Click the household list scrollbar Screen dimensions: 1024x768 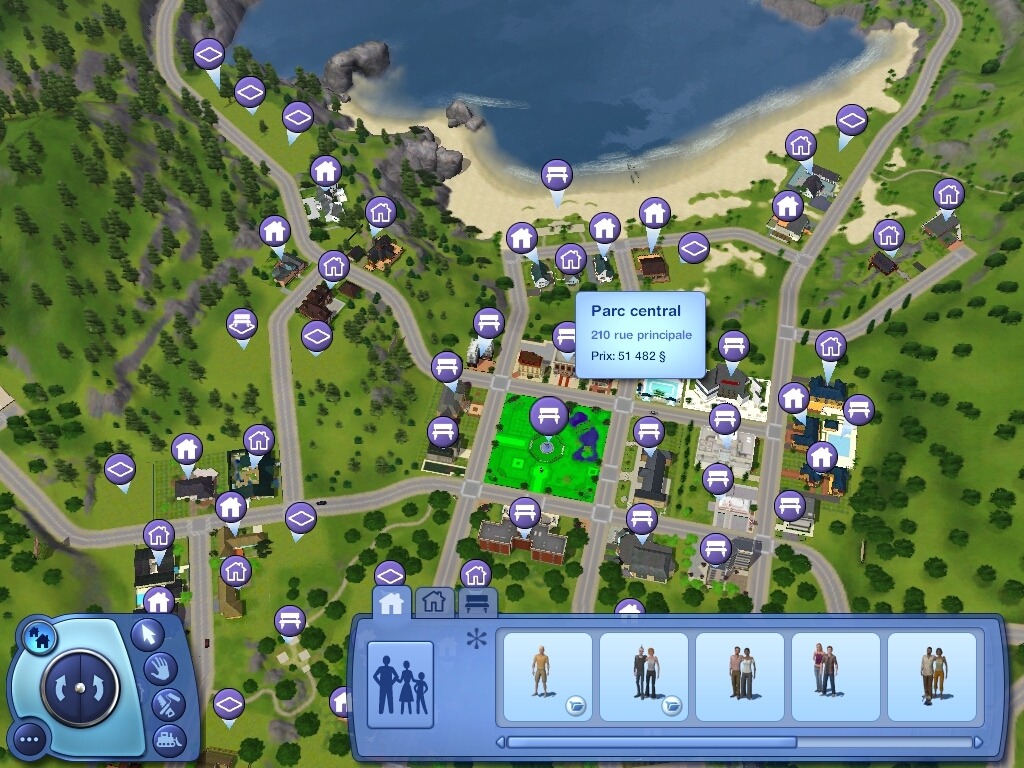tap(652, 743)
